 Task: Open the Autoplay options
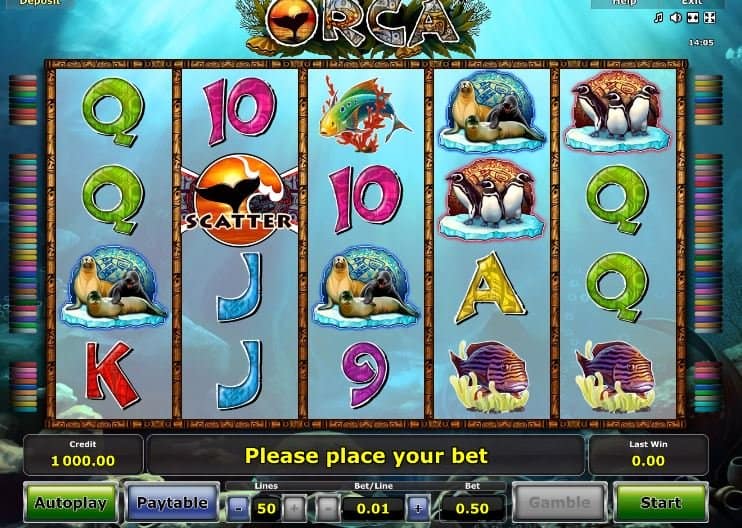(x=71, y=503)
